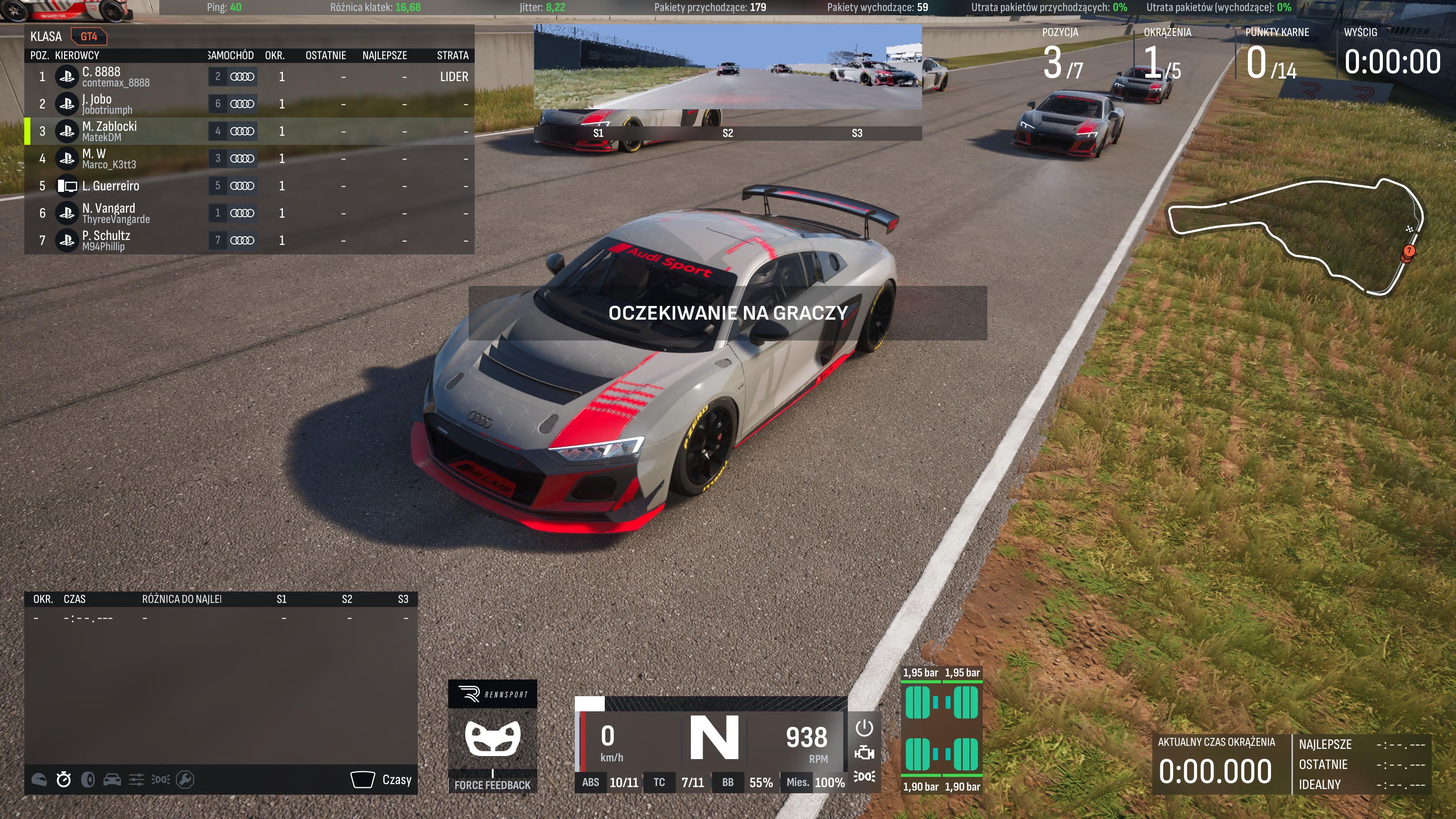Open the headlights tab in the bottom panel

coord(160,780)
